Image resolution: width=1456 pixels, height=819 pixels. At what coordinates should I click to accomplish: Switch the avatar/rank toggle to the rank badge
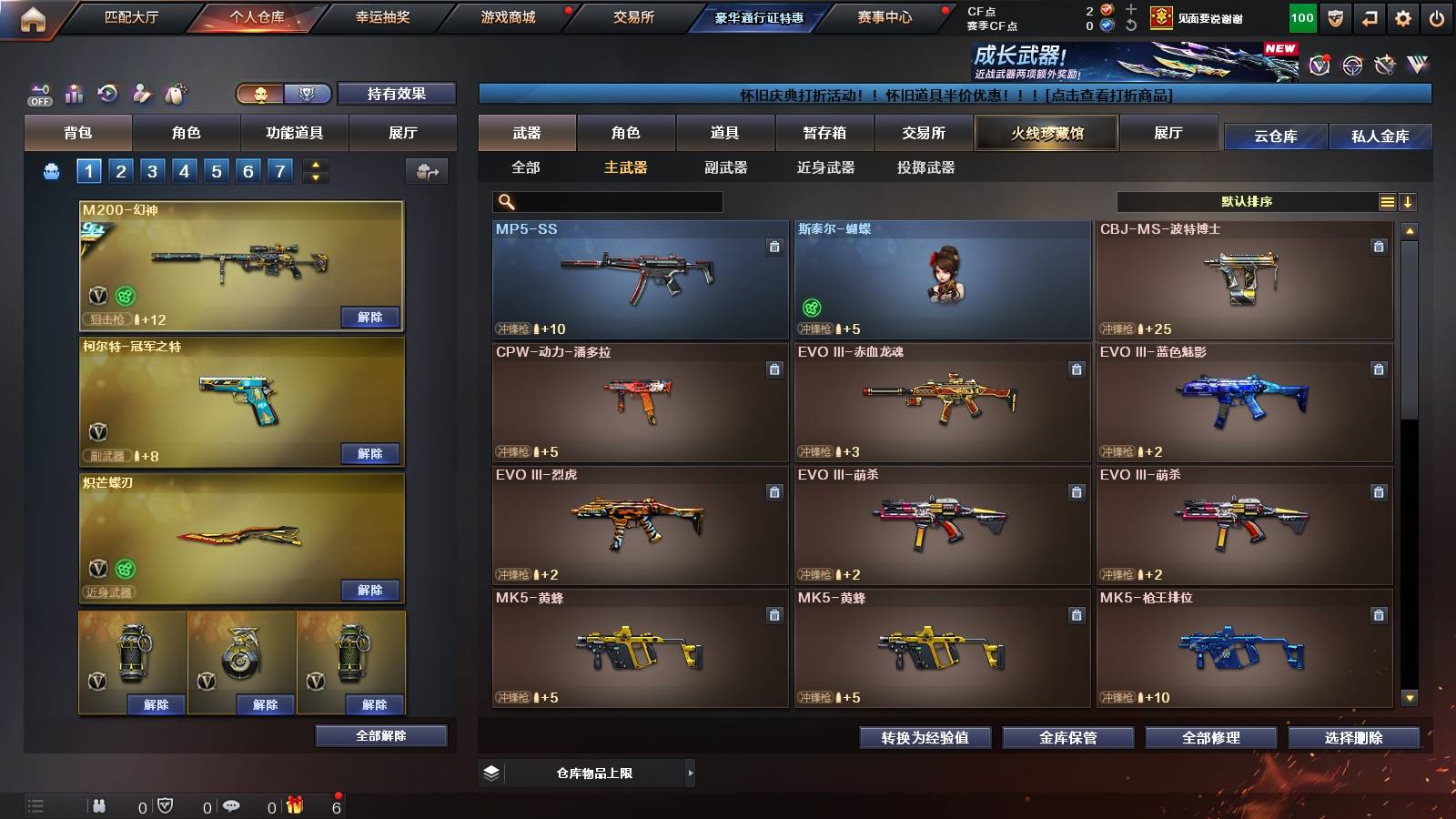(x=306, y=94)
